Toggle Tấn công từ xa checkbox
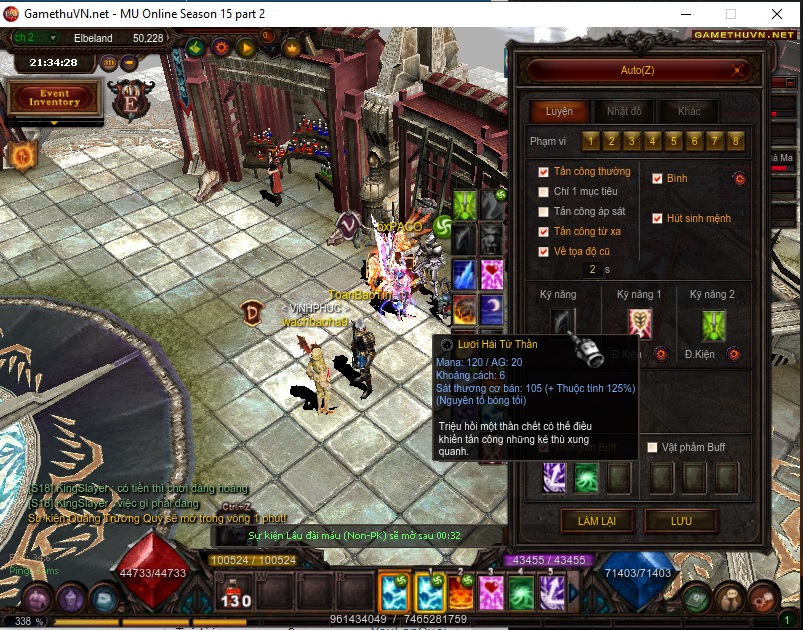Screen dimensions: 803x630 [x=544, y=232]
